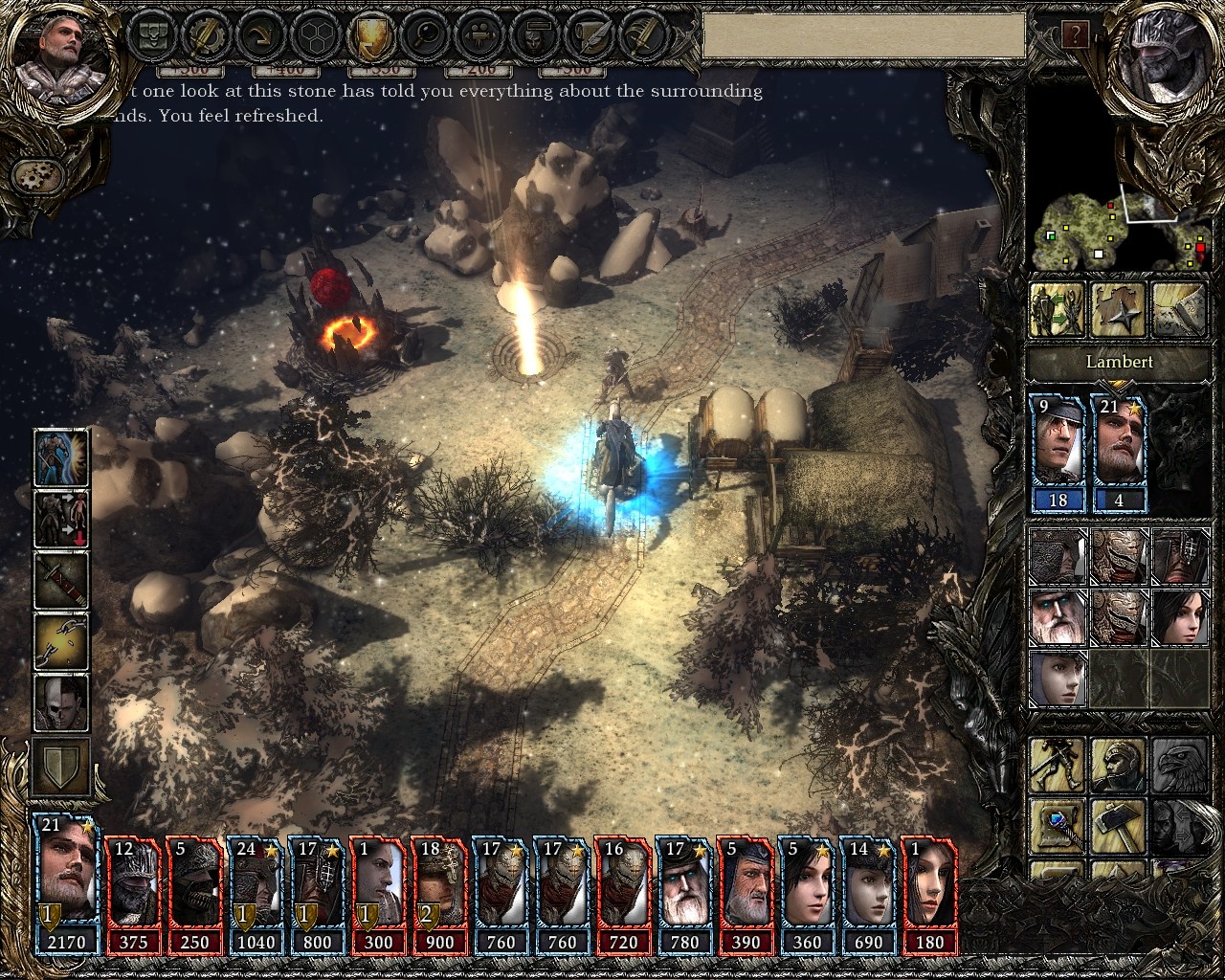Select the sheathed sword icon on the left
Screen dimensions: 1225x980
coord(62,579)
